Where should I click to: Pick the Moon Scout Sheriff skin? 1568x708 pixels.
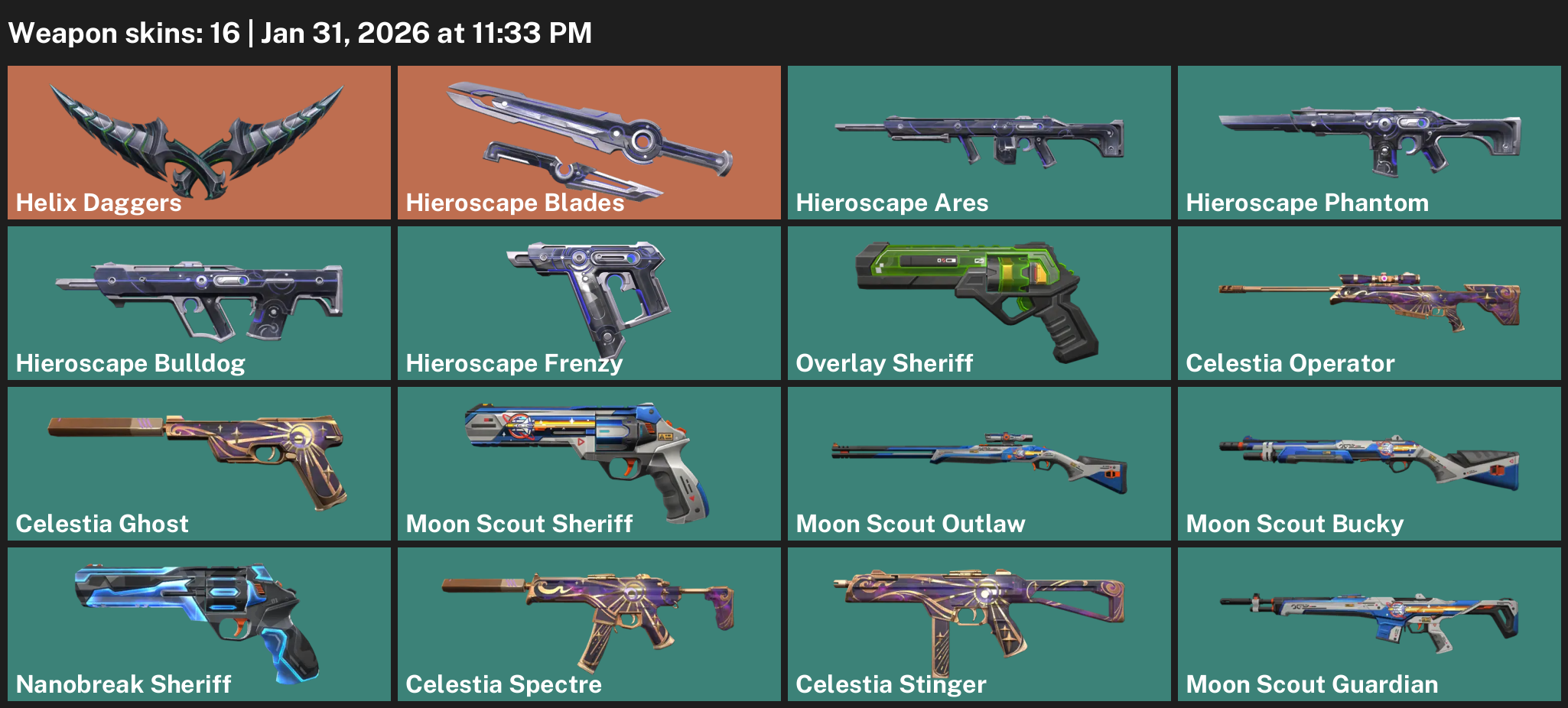point(589,463)
